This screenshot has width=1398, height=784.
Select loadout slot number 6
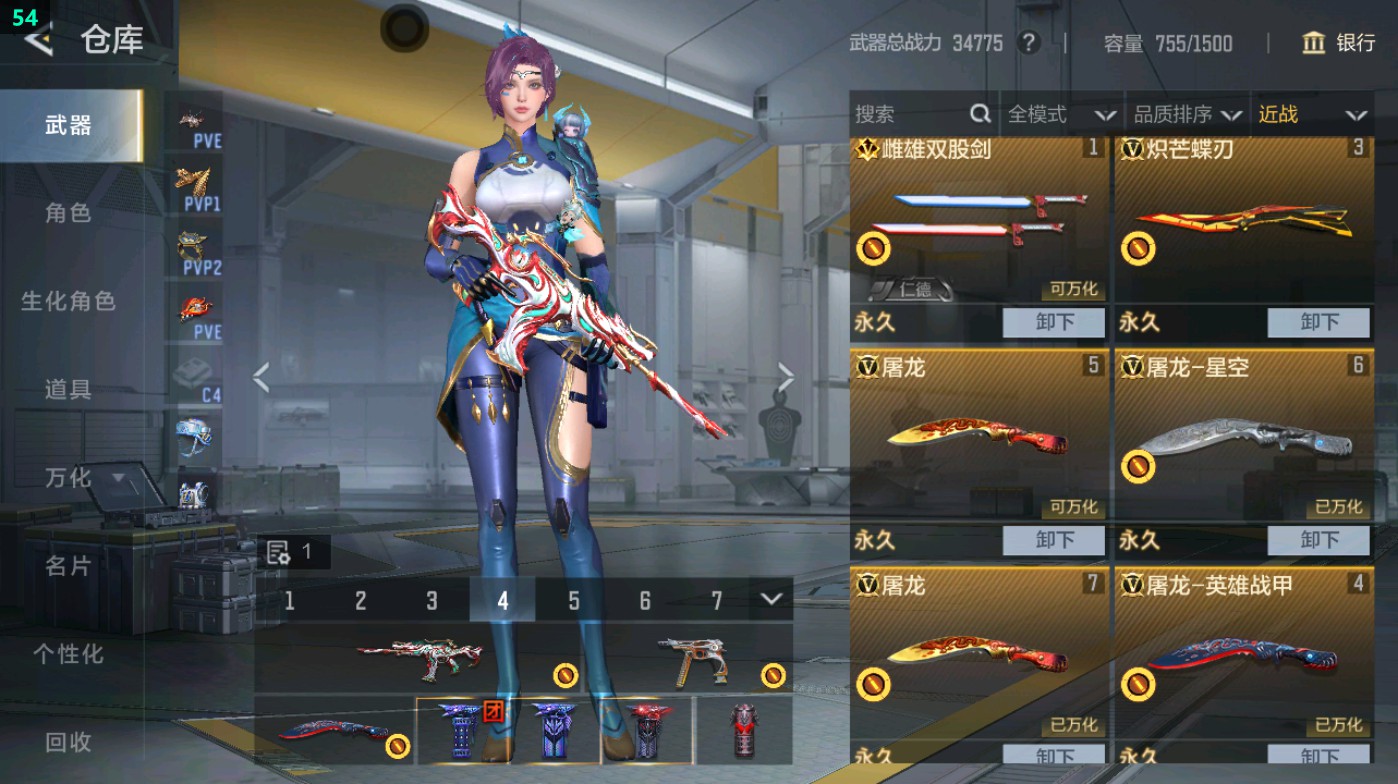pyautogui.click(x=646, y=601)
